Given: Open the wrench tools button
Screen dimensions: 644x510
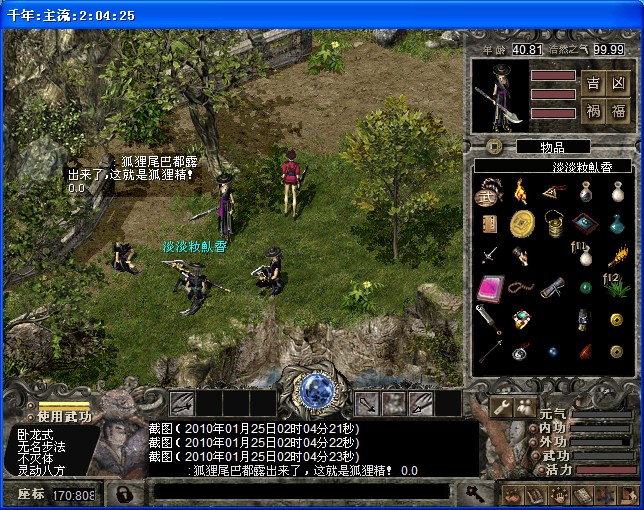Looking at the screenshot, I should [501, 406].
